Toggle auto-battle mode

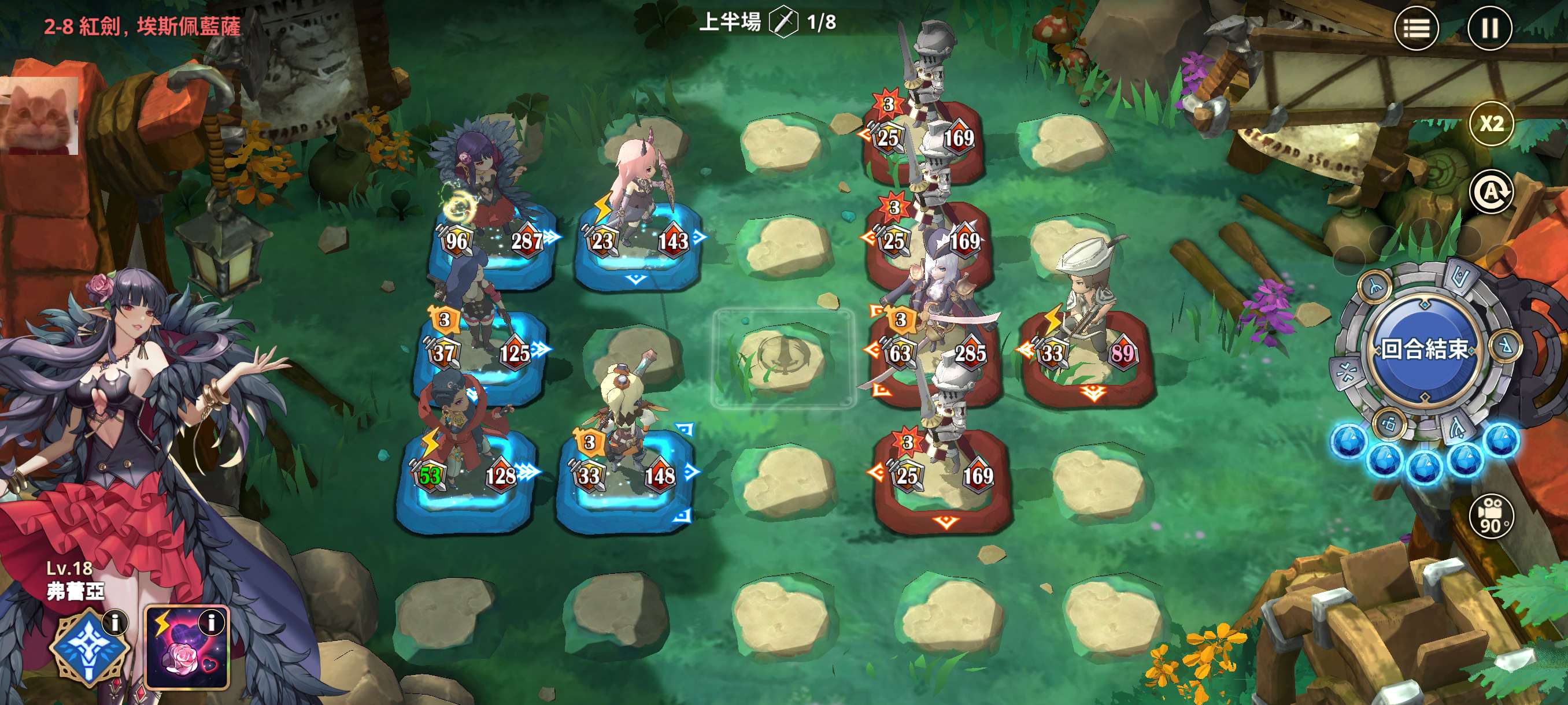(1491, 192)
